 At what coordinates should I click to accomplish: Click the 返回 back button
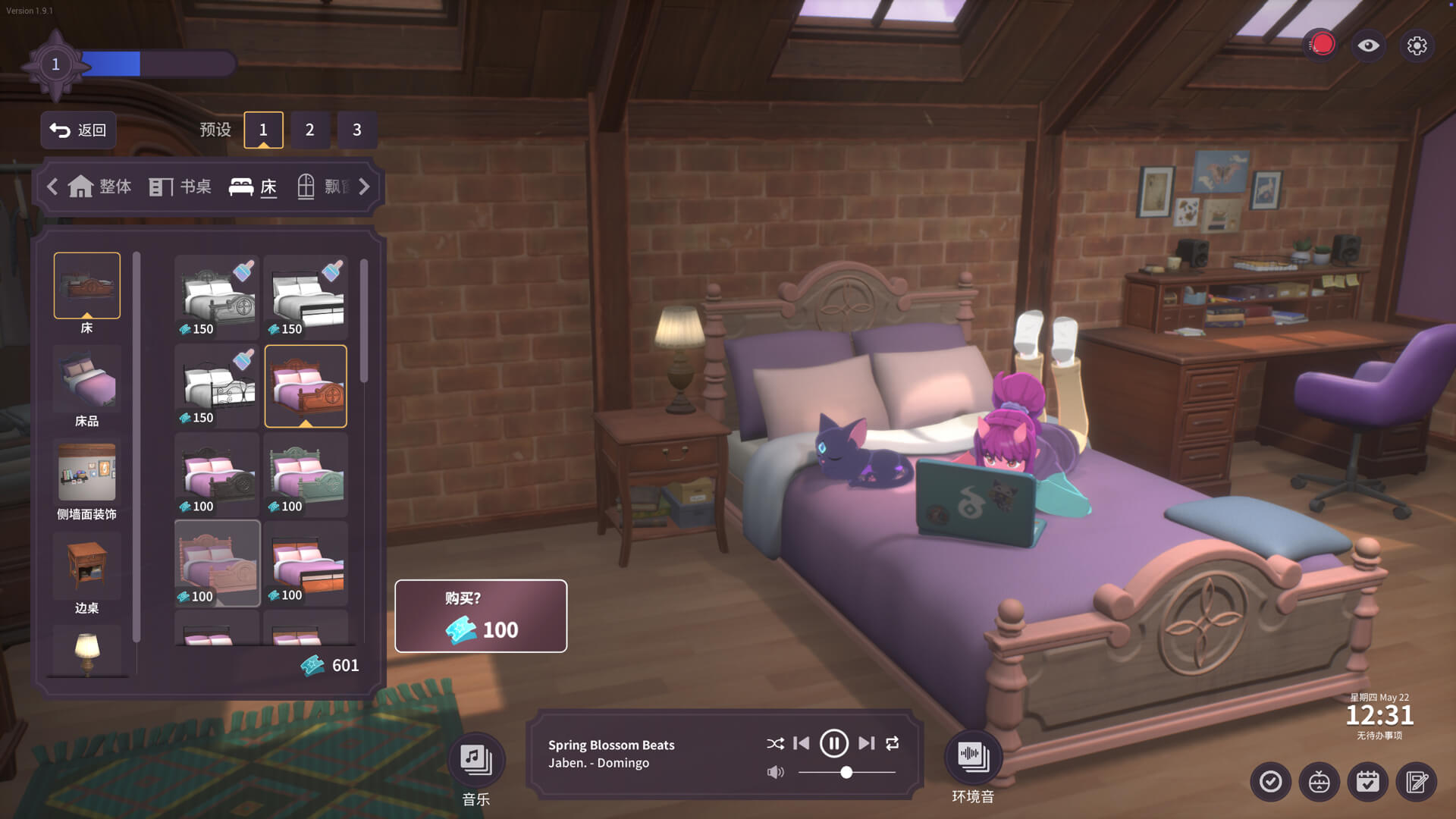click(78, 130)
